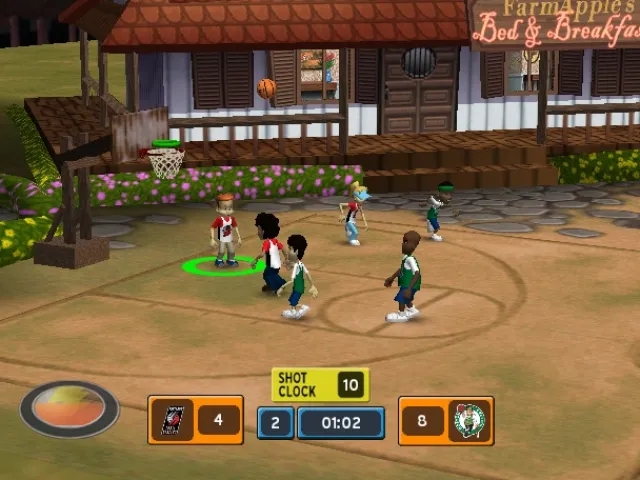Viewport: 640px width, 480px height.
Task: Click the Celtics team logo
Action: click(x=469, y=421)
